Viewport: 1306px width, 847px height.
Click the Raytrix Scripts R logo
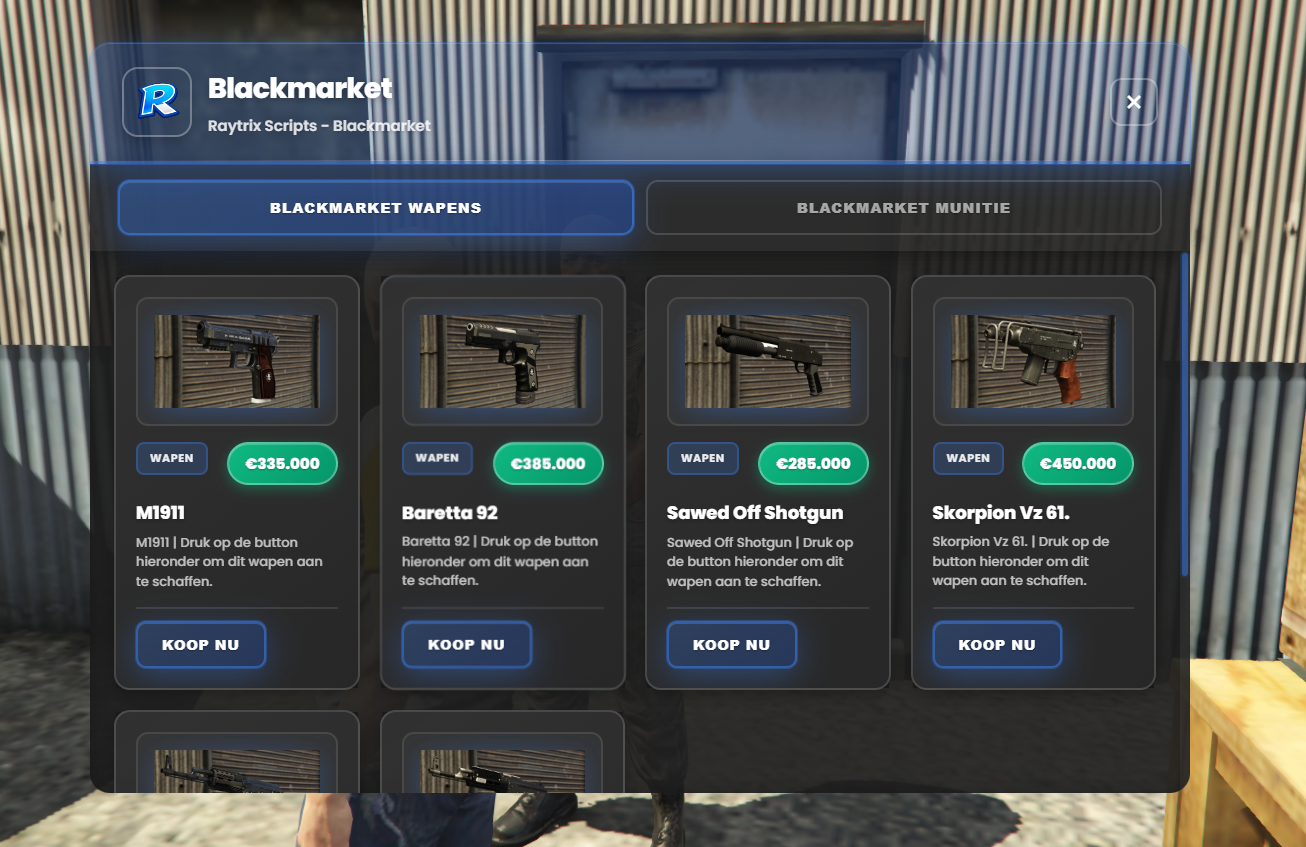[157, 101]
